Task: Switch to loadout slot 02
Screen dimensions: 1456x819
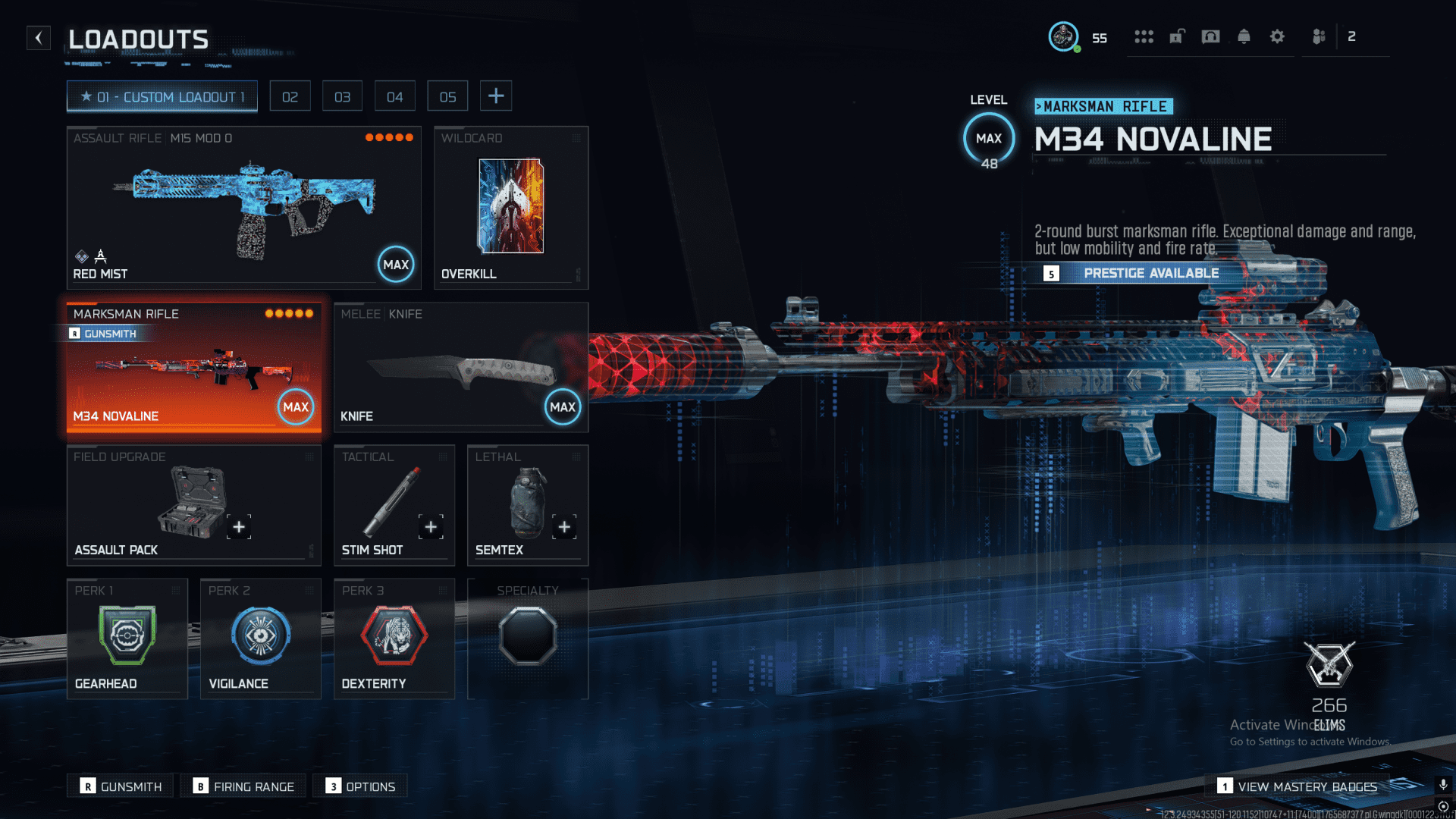Action: pyautogui.click(x=290, y=96)
